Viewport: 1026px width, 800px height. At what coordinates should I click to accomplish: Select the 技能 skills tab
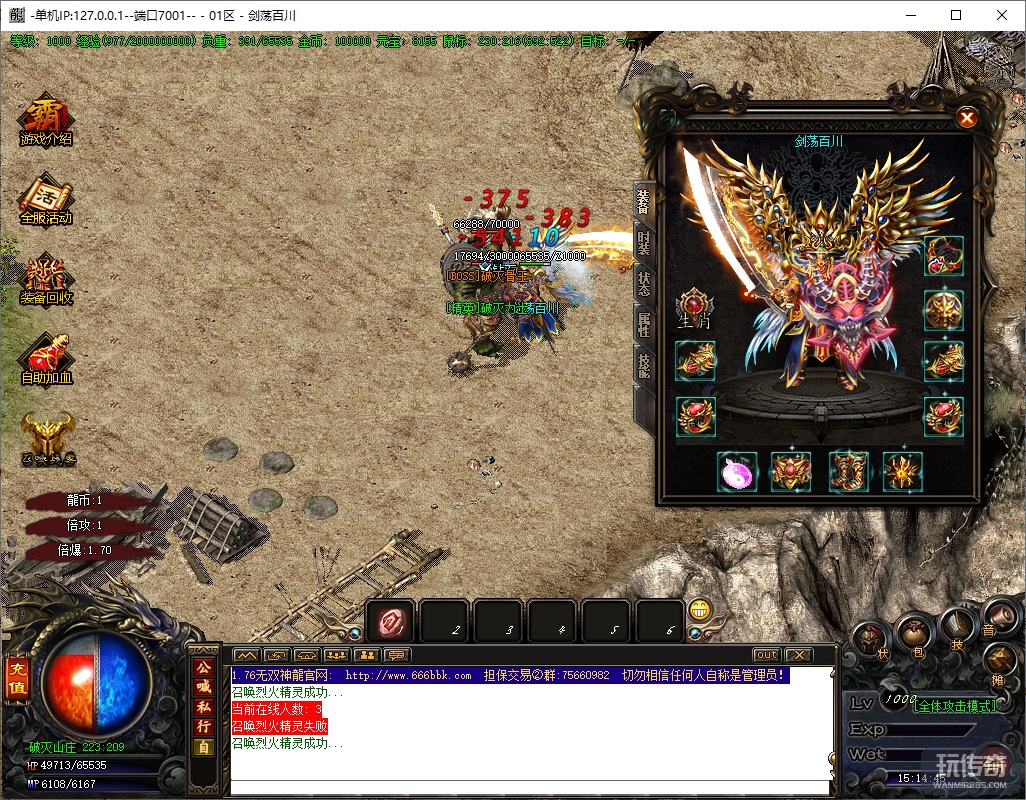coord(644,365)
